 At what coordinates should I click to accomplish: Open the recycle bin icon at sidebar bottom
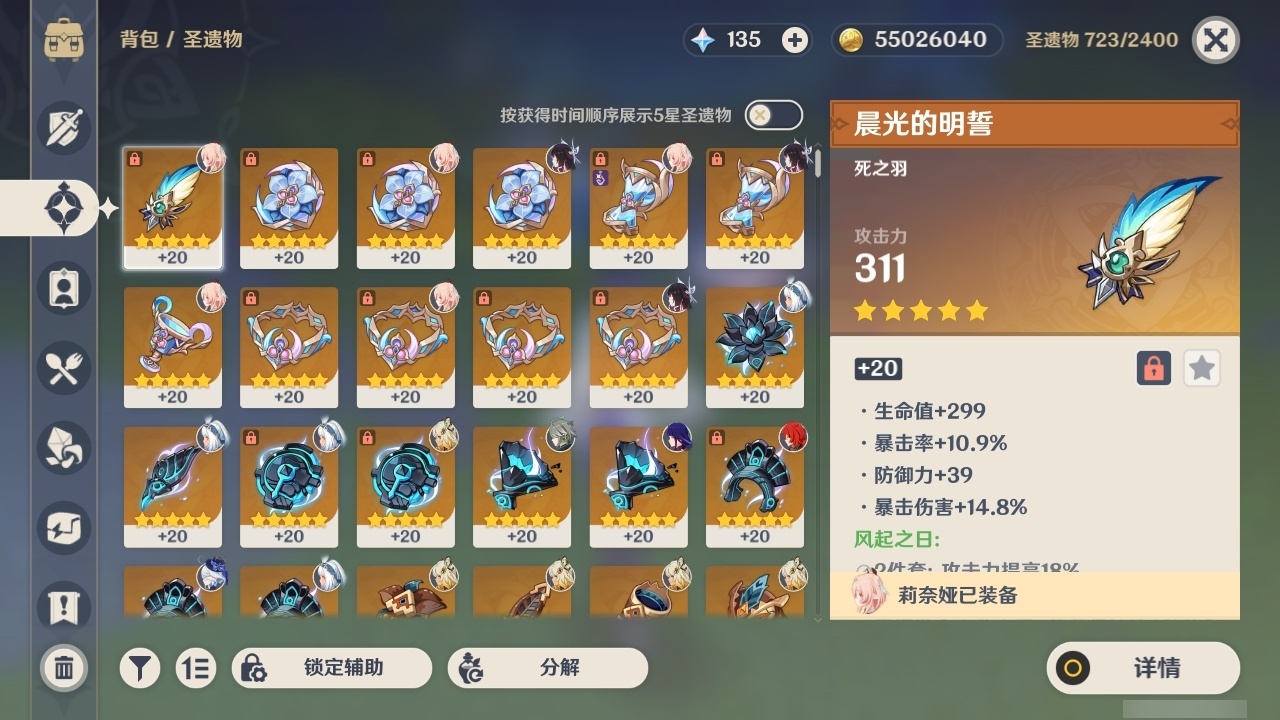(x=62, y=668)
